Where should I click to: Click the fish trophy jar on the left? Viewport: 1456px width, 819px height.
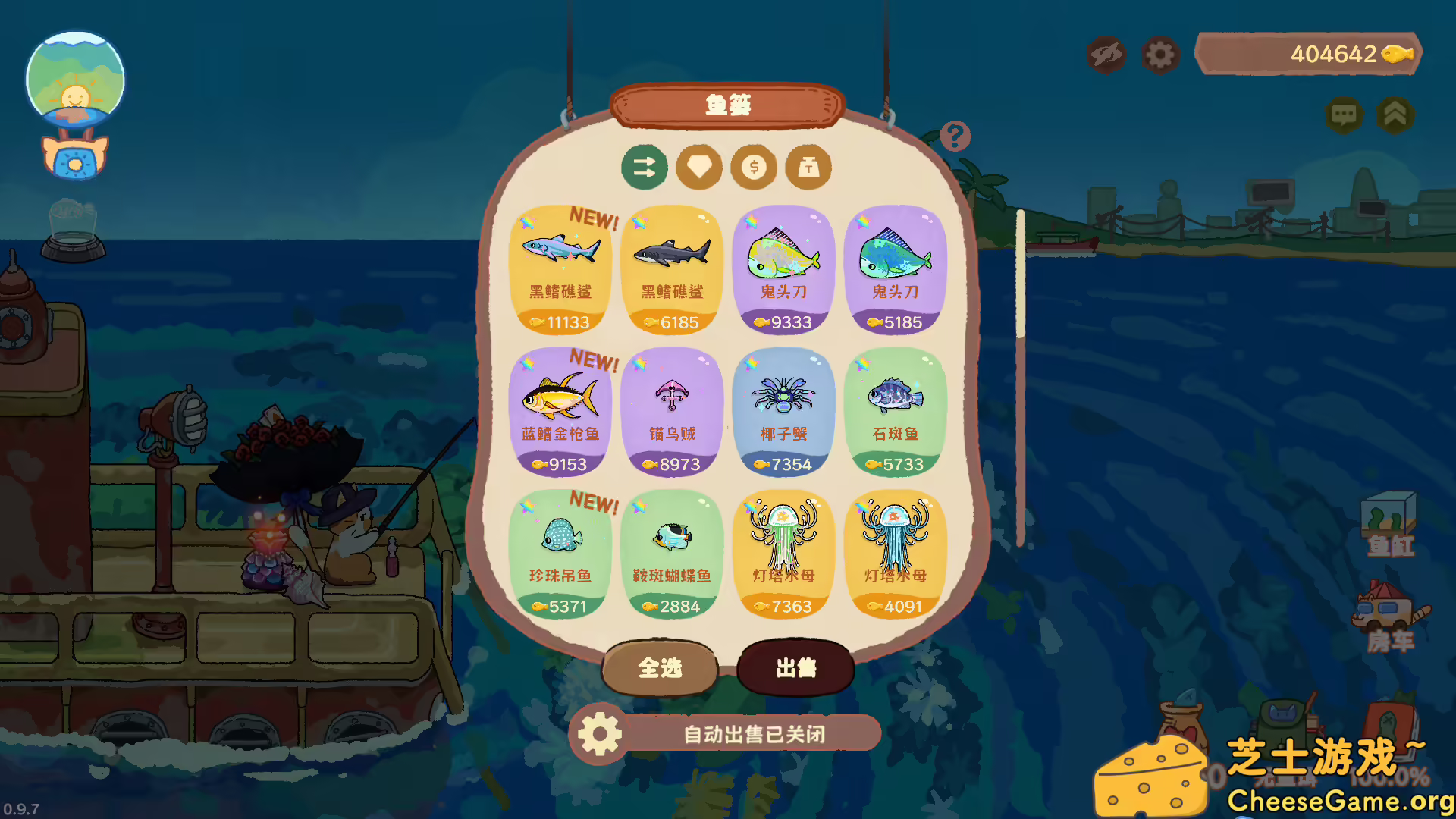[74, 231]
